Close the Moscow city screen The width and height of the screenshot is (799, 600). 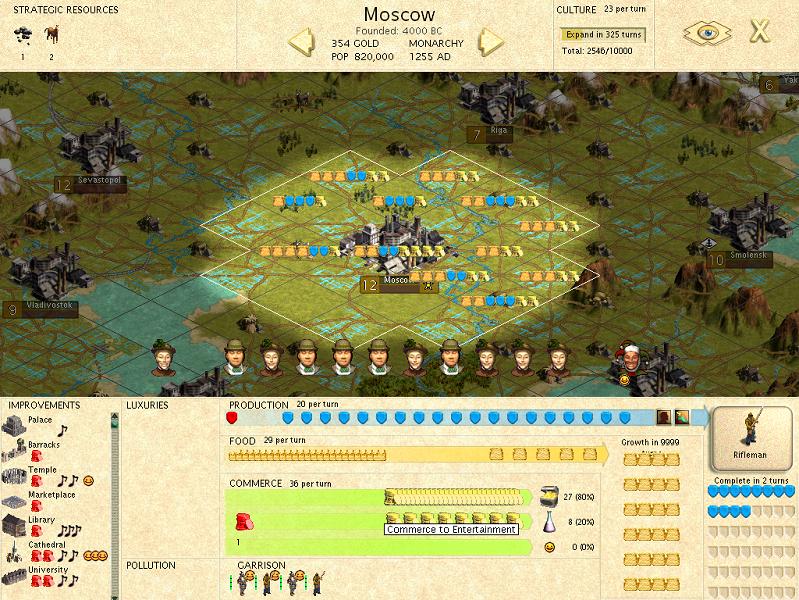click(760, 31)
